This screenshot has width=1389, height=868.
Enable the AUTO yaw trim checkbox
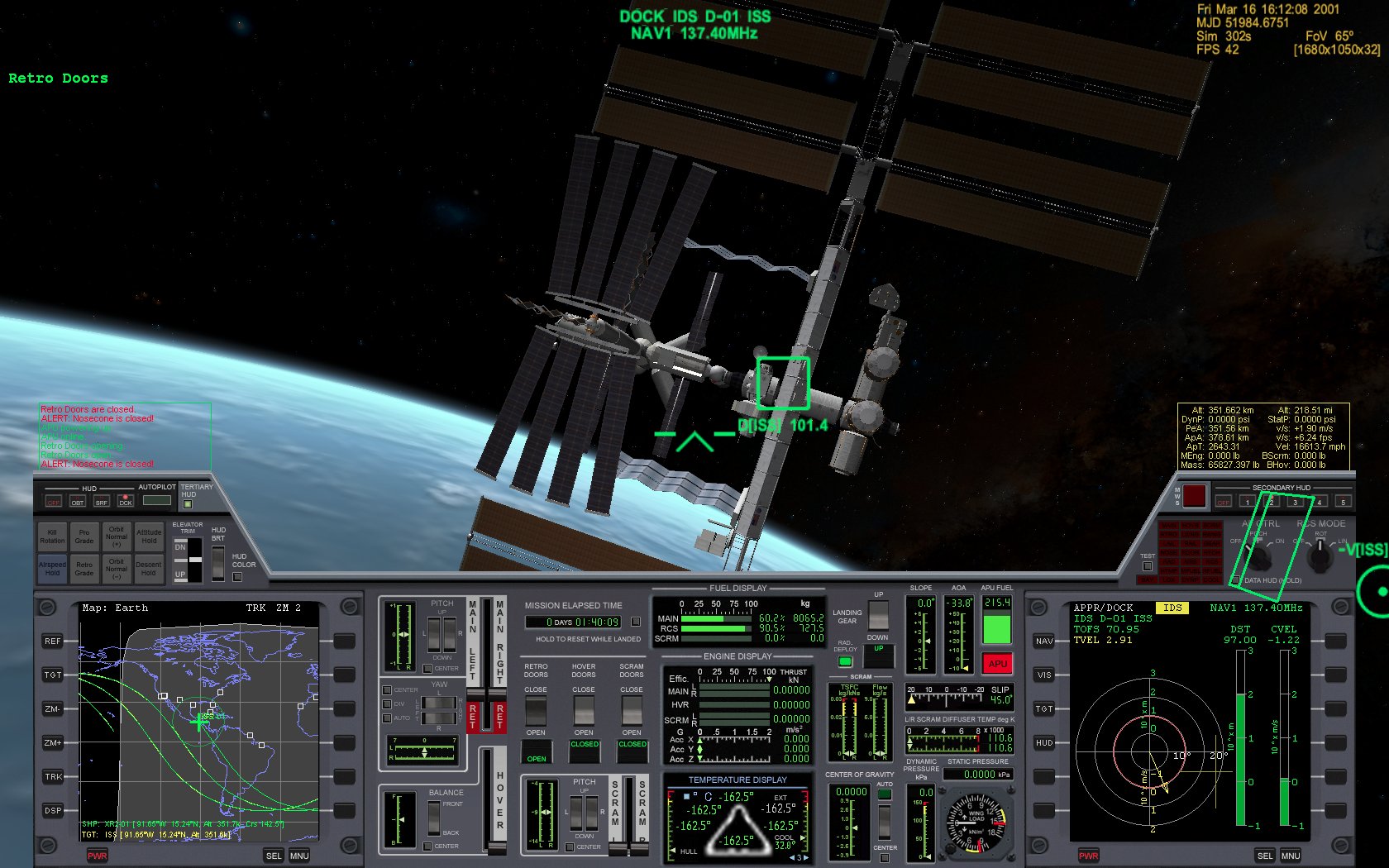[386, 718]
